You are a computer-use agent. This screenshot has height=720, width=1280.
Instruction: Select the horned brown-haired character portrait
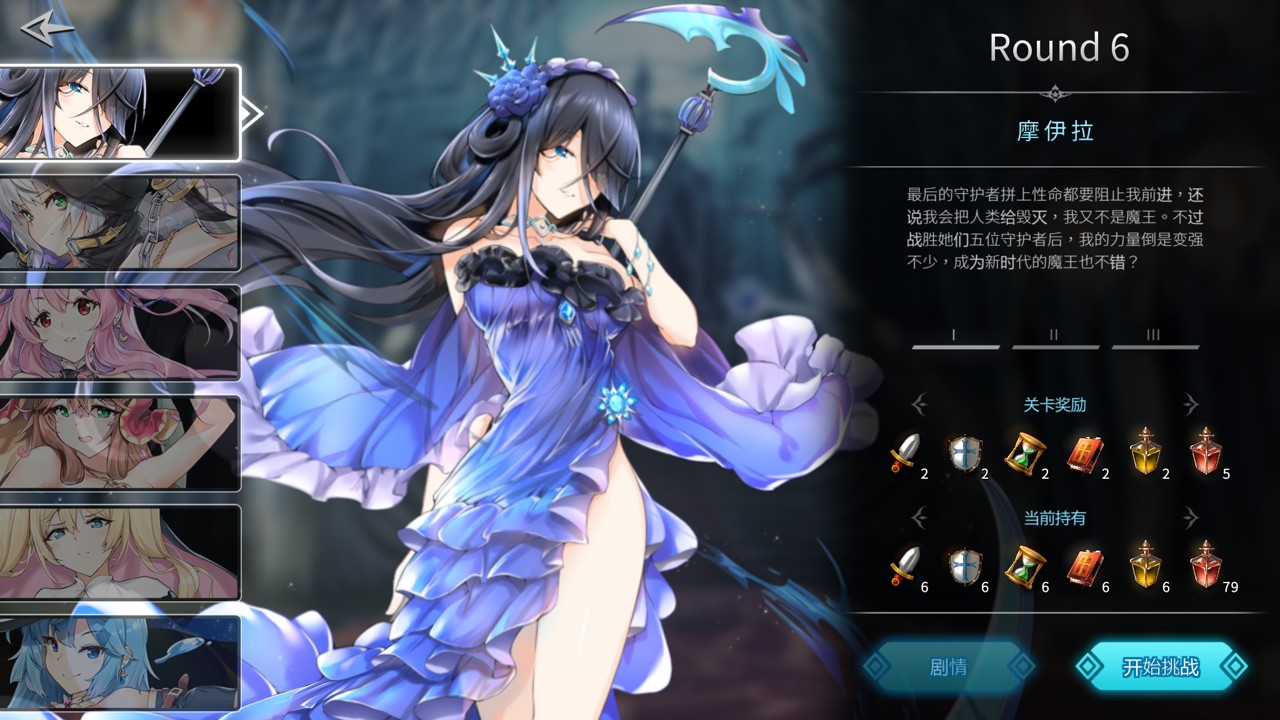pyautogui.click(x=120, y=443)
